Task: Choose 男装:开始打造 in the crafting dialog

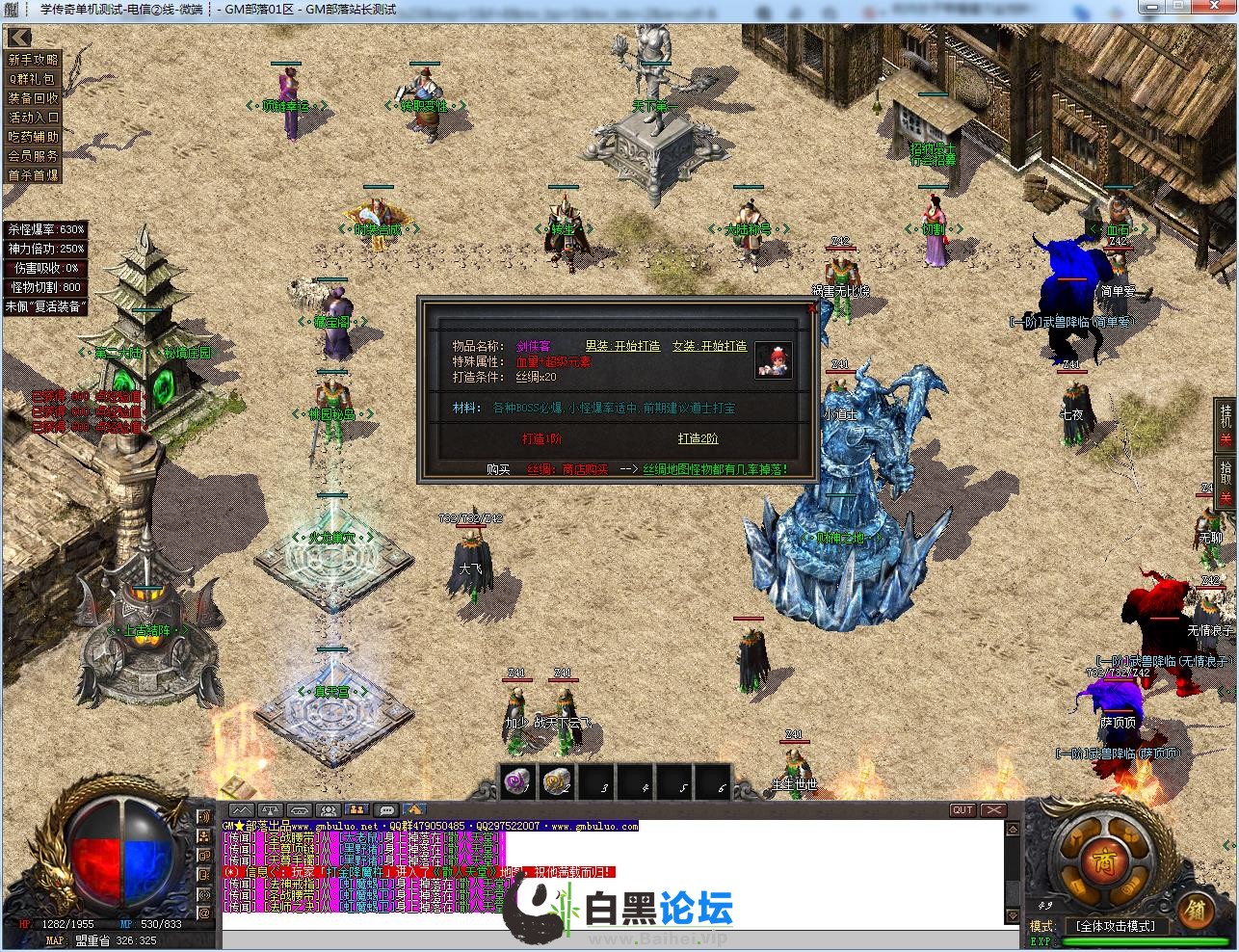Action: coord(622,346)
